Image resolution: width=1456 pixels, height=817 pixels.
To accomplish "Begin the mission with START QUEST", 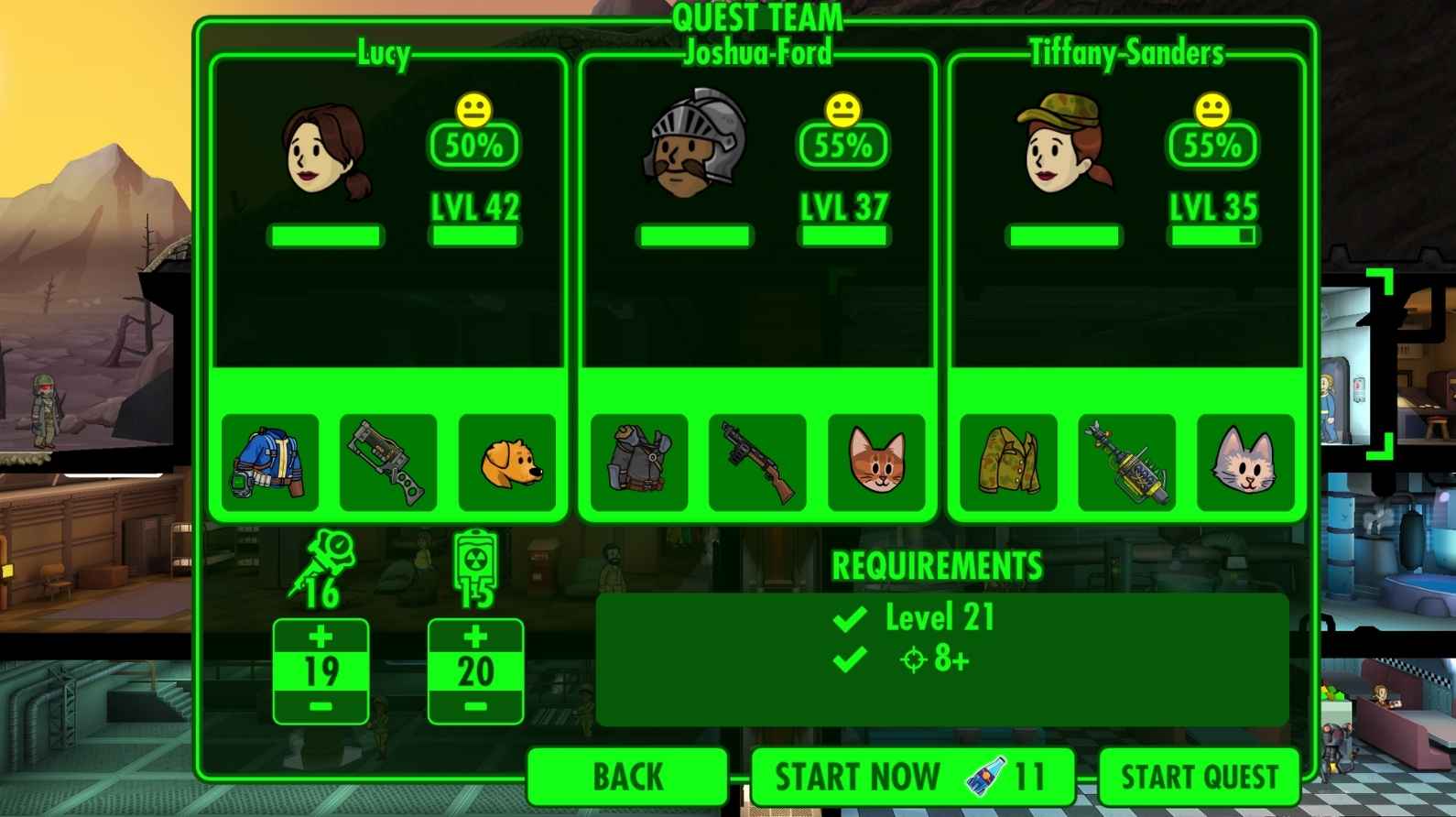I will 1199,777.
